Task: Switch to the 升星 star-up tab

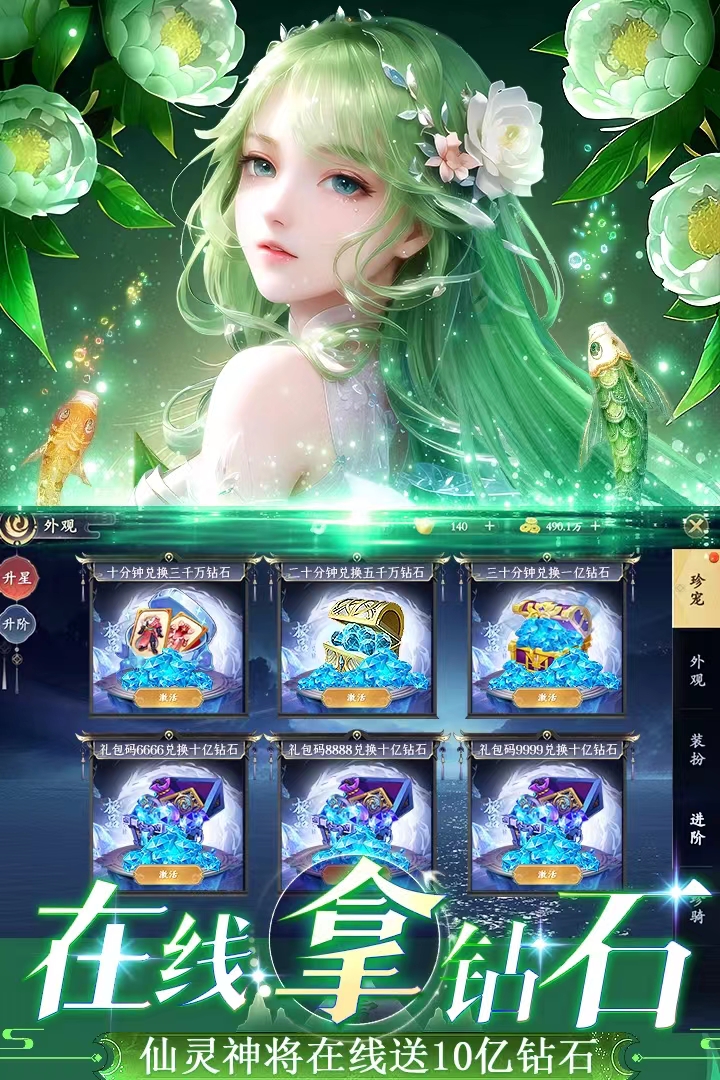Action: click(x=16, y=578)
